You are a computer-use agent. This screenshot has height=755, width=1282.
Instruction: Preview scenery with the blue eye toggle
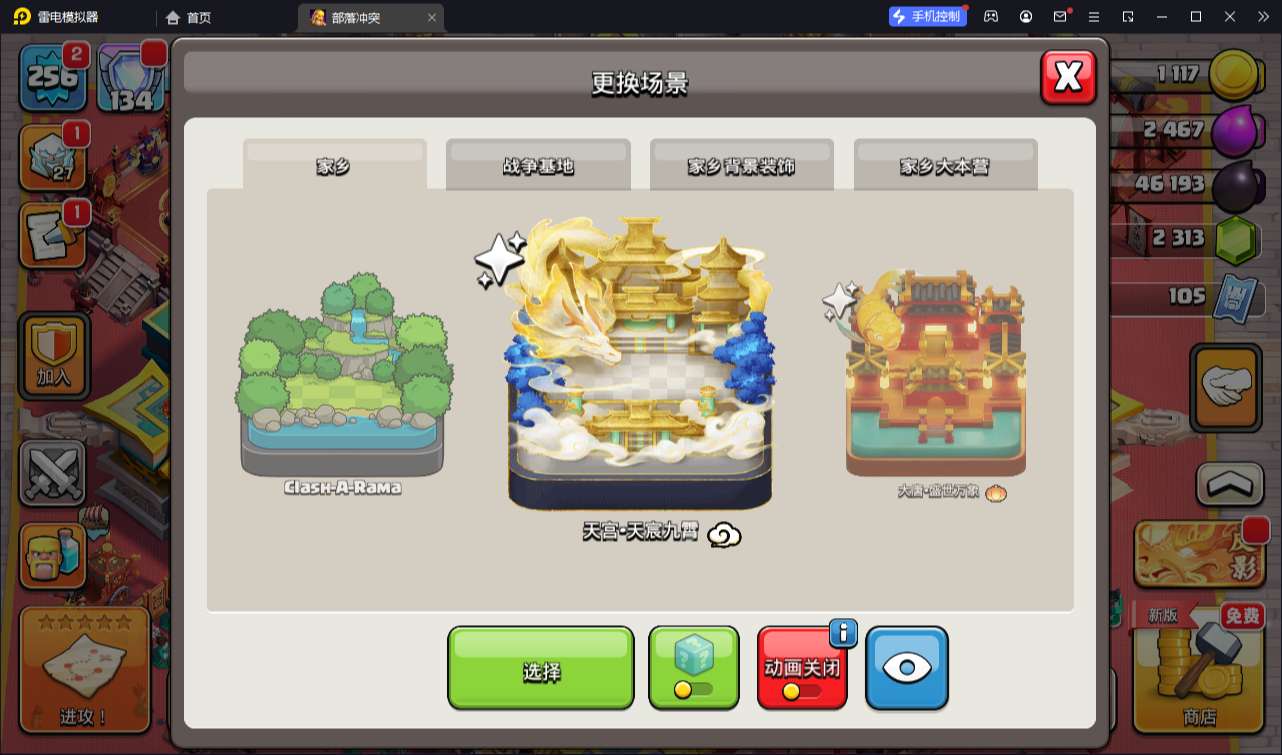point(907,667)
